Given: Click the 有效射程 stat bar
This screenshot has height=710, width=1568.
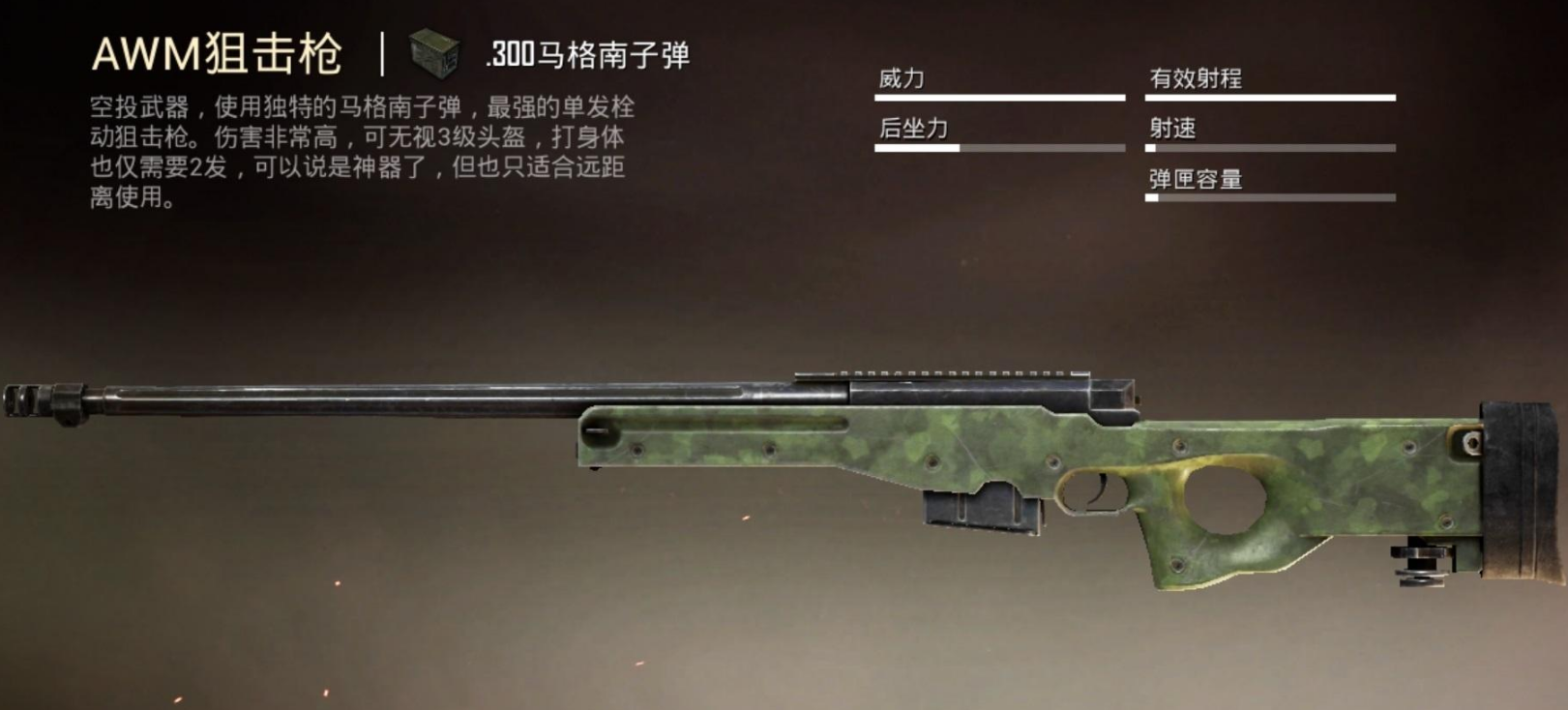Looking at the screenshot, I should pos(1272,96).
